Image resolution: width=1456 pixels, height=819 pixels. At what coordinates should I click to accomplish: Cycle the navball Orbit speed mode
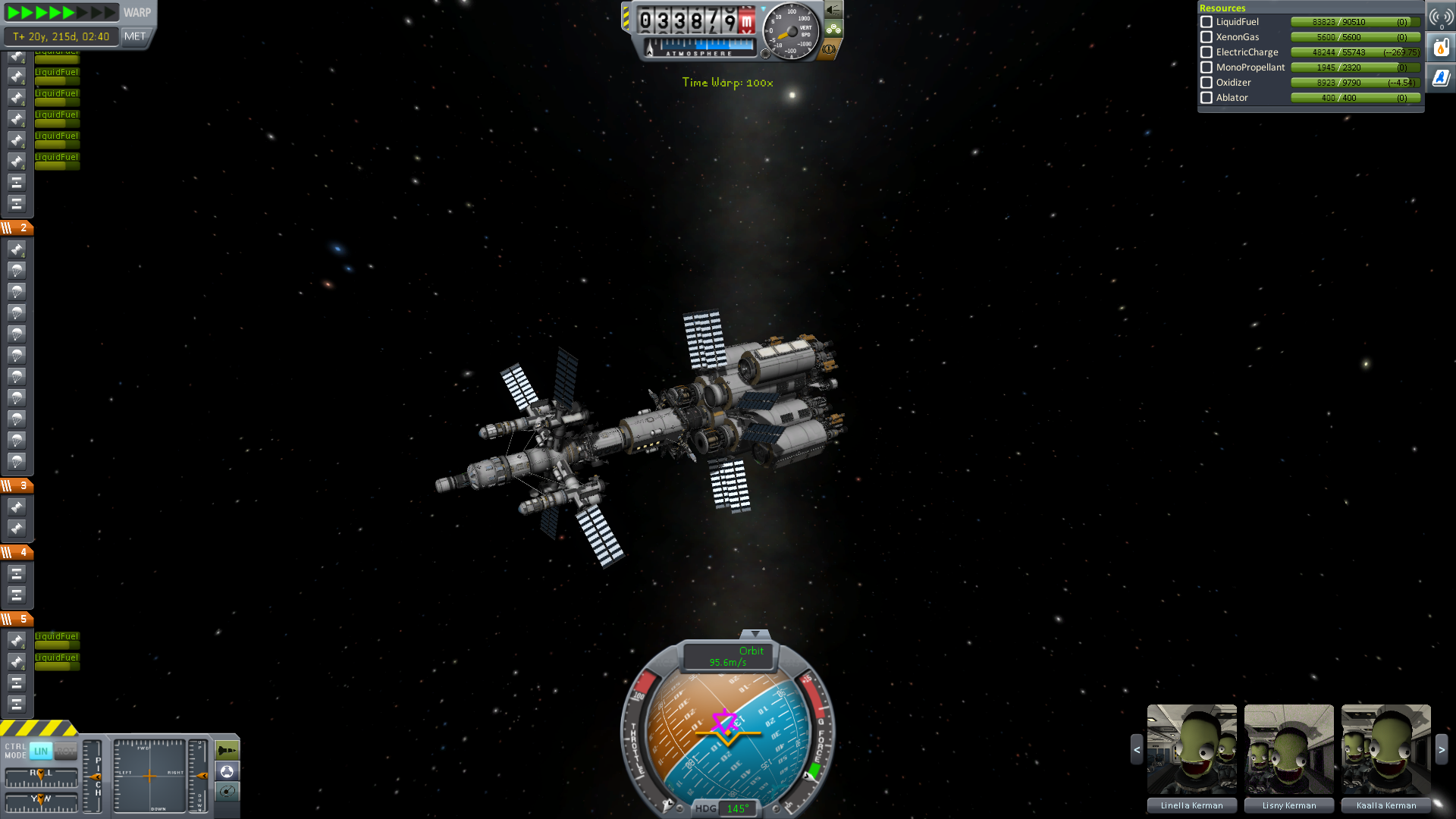[728, 656]
